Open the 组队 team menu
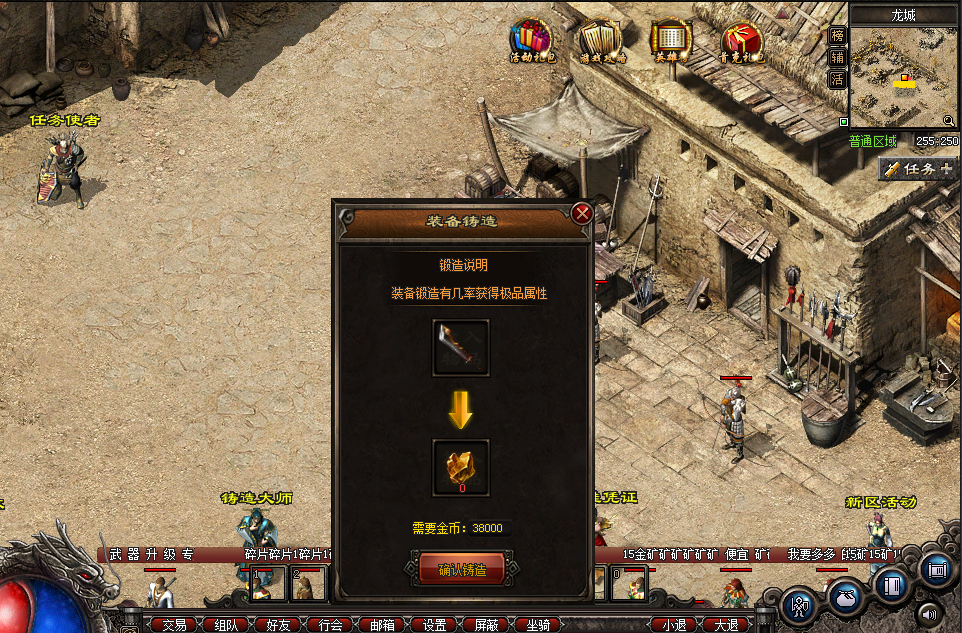This screenshot has height=633, width=962. pyautogui.click(x=227, y=625)
